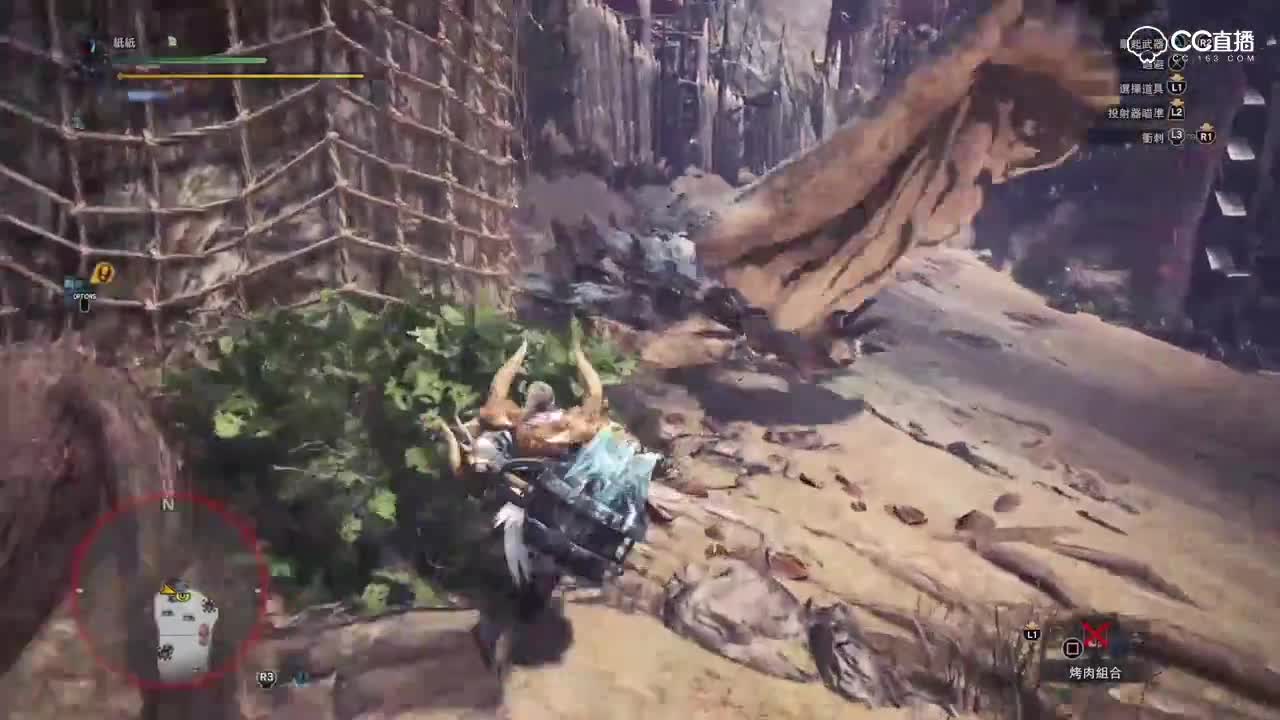
Task: Toggle the square button icon on the item bar
Action: [x=1073, y=649]
